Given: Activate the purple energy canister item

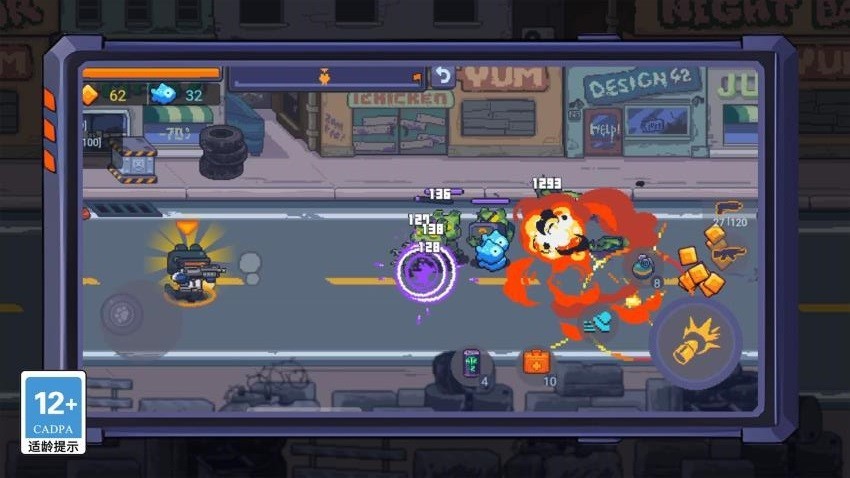Looking at the screenshot, I should click(471, 363).
